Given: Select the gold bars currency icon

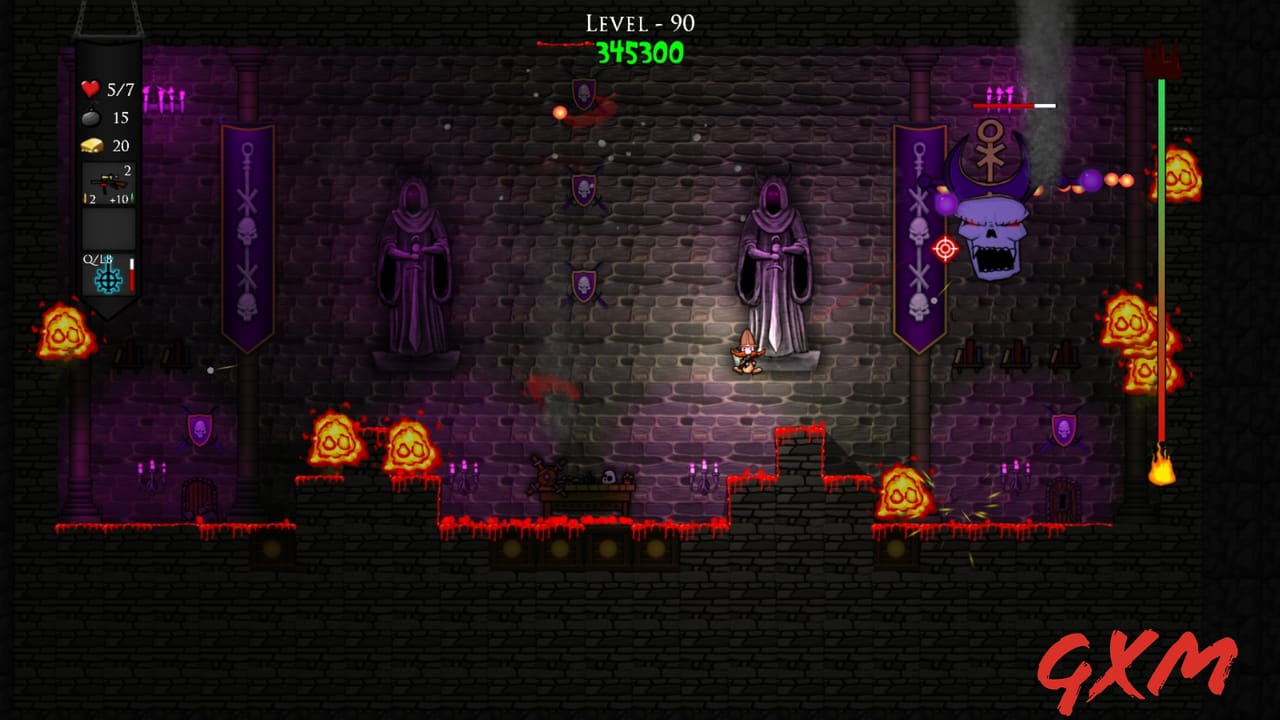Looking at the screenshot, I should [x=91, y=142].
